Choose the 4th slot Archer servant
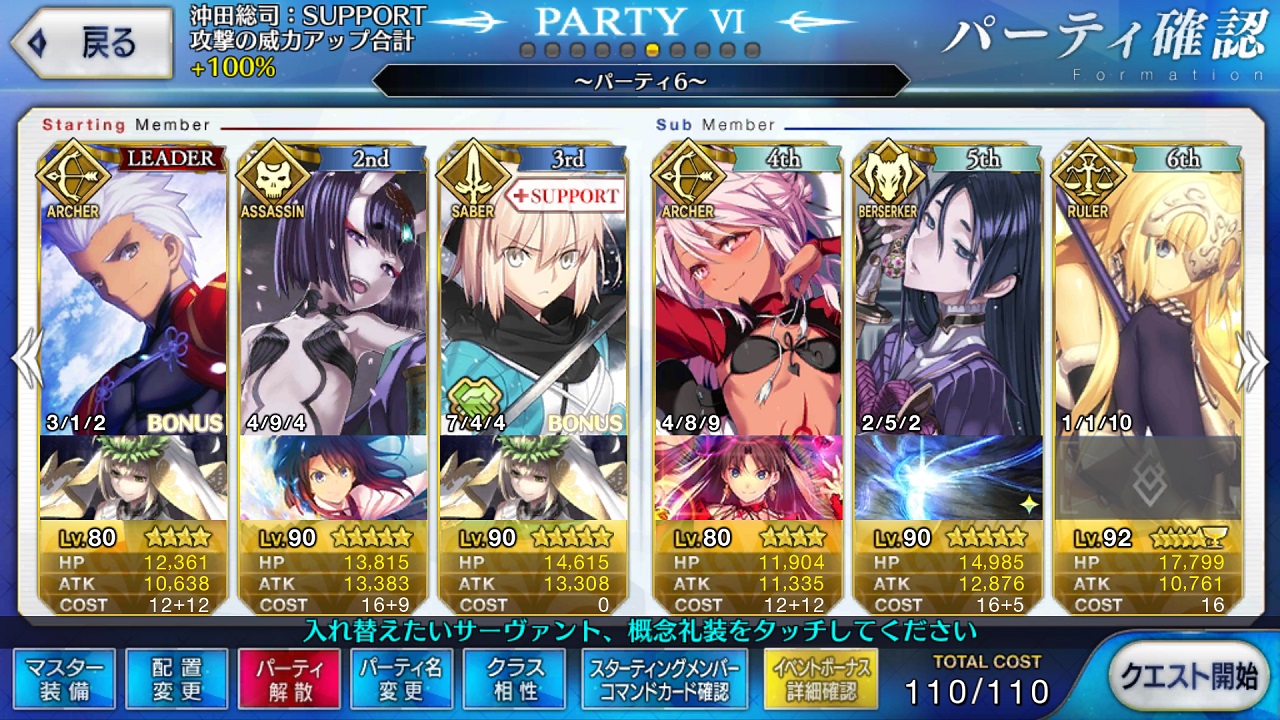The image size is (1280, 720). (748, 290)
